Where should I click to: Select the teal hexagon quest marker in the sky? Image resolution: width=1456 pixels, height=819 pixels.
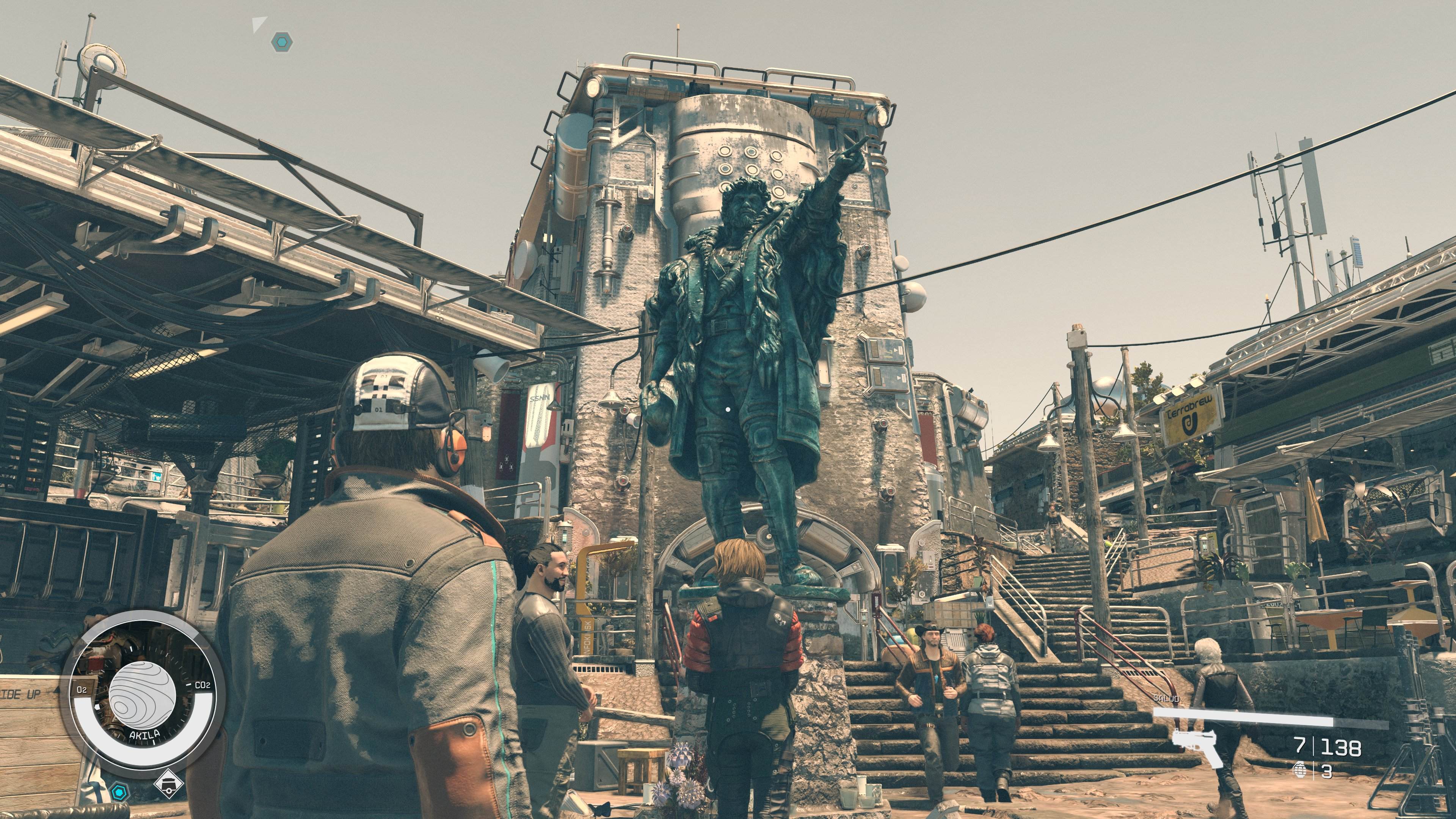click(281, 41)
